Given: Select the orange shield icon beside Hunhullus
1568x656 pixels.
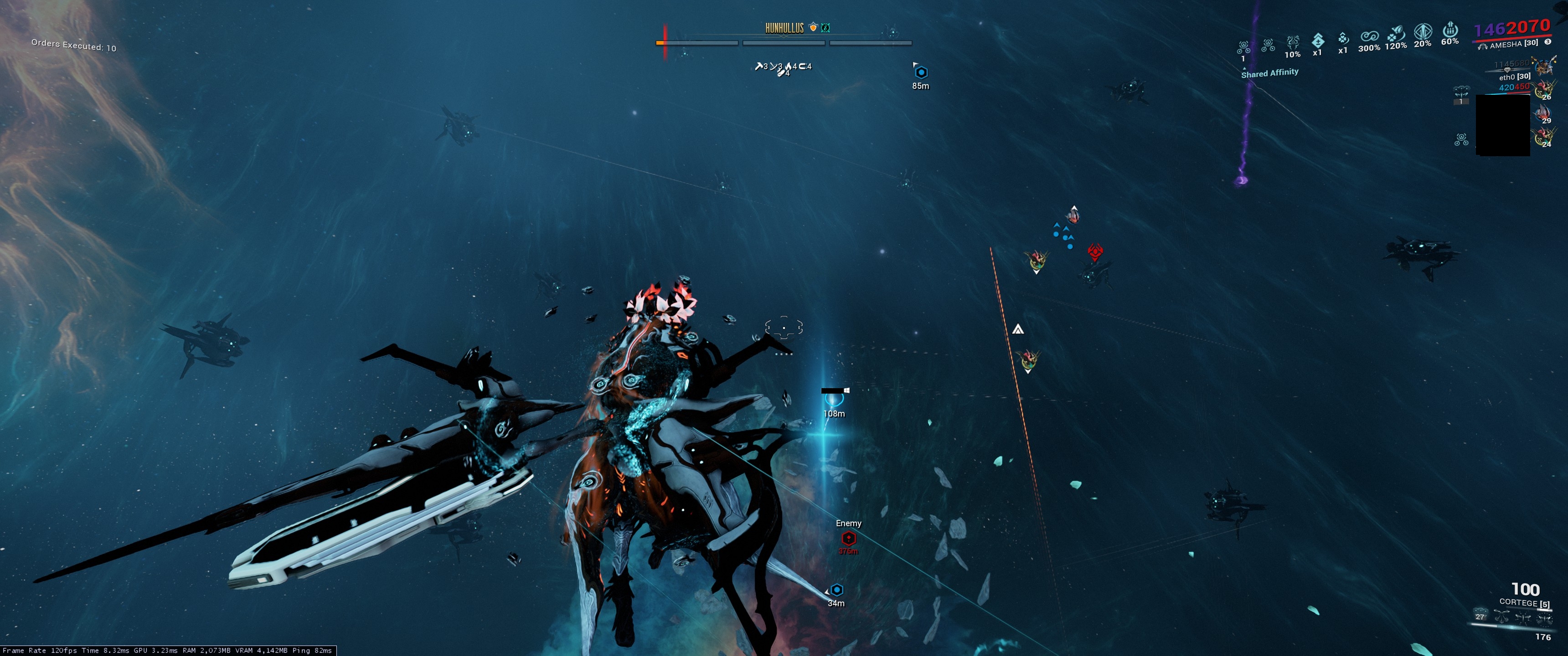Looking at the screenshot, I should [x=813, y=27].
